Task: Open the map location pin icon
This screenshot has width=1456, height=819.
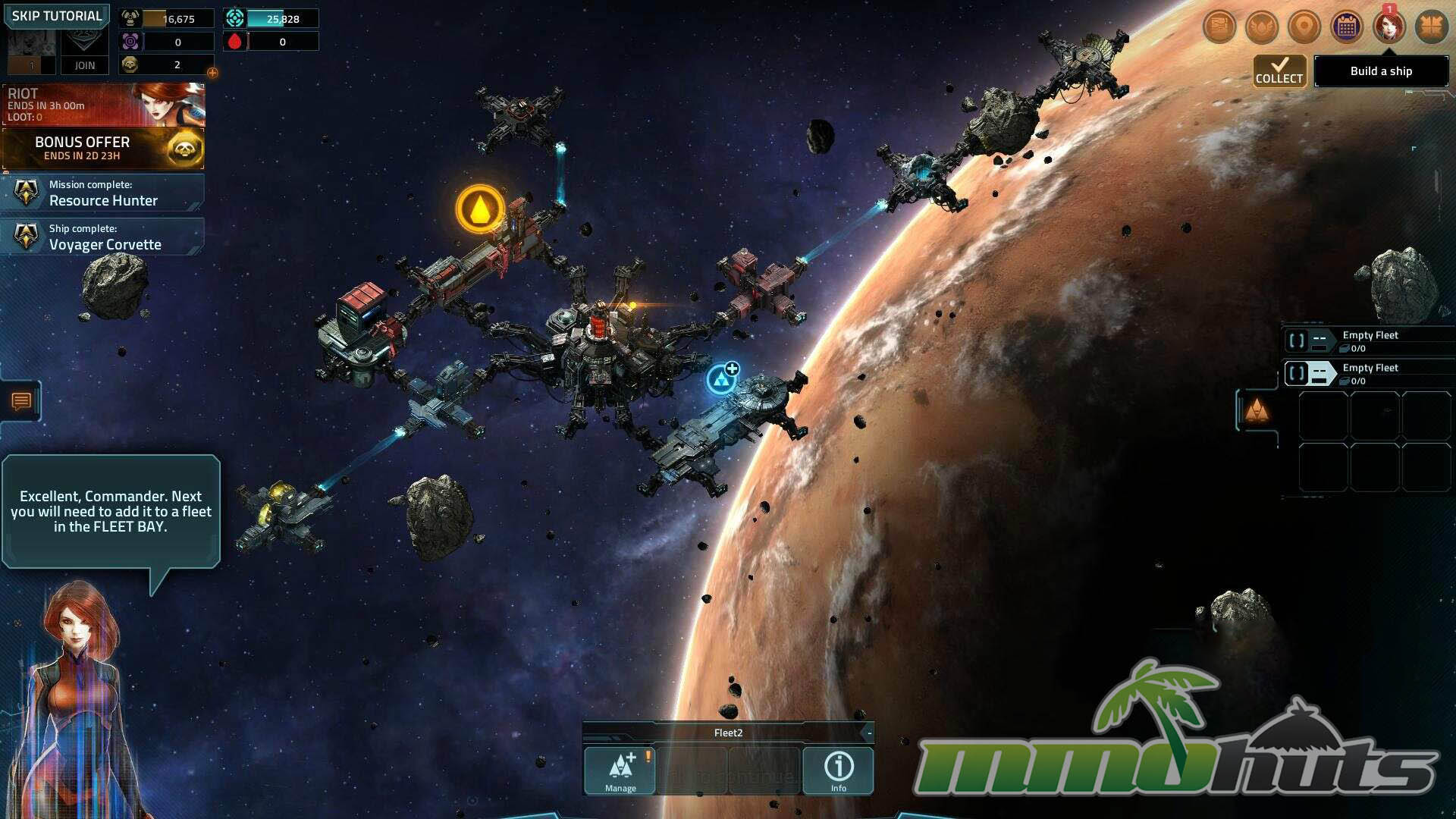Action: coord(1304,27)
